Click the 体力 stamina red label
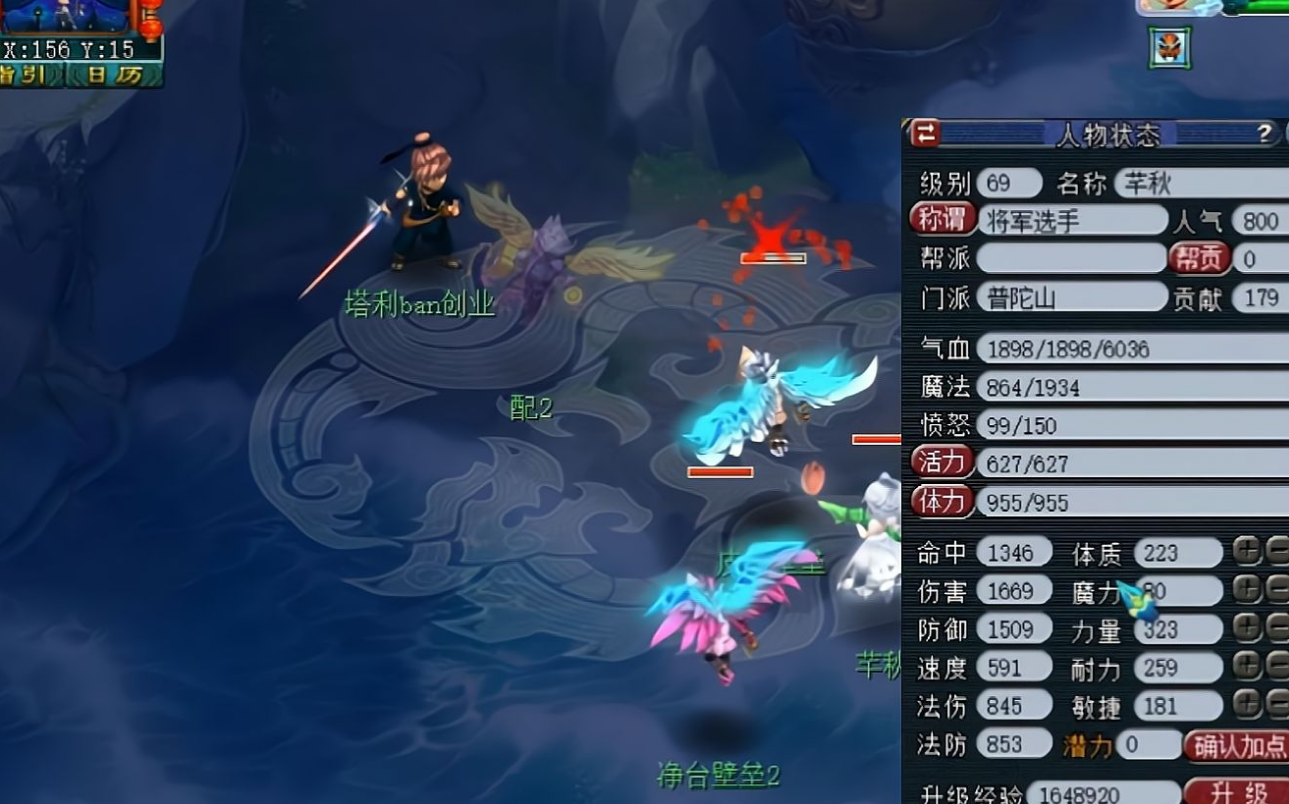The width and height of the screenshot is (1289, 804). click(x=941, y=501)
